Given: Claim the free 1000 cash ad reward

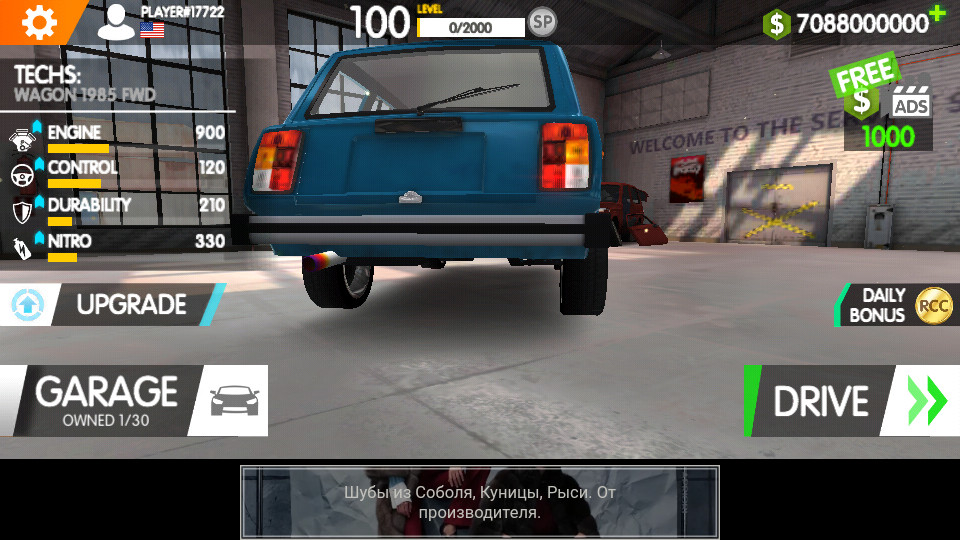Looking at the screenshot, I should [887, 110].
